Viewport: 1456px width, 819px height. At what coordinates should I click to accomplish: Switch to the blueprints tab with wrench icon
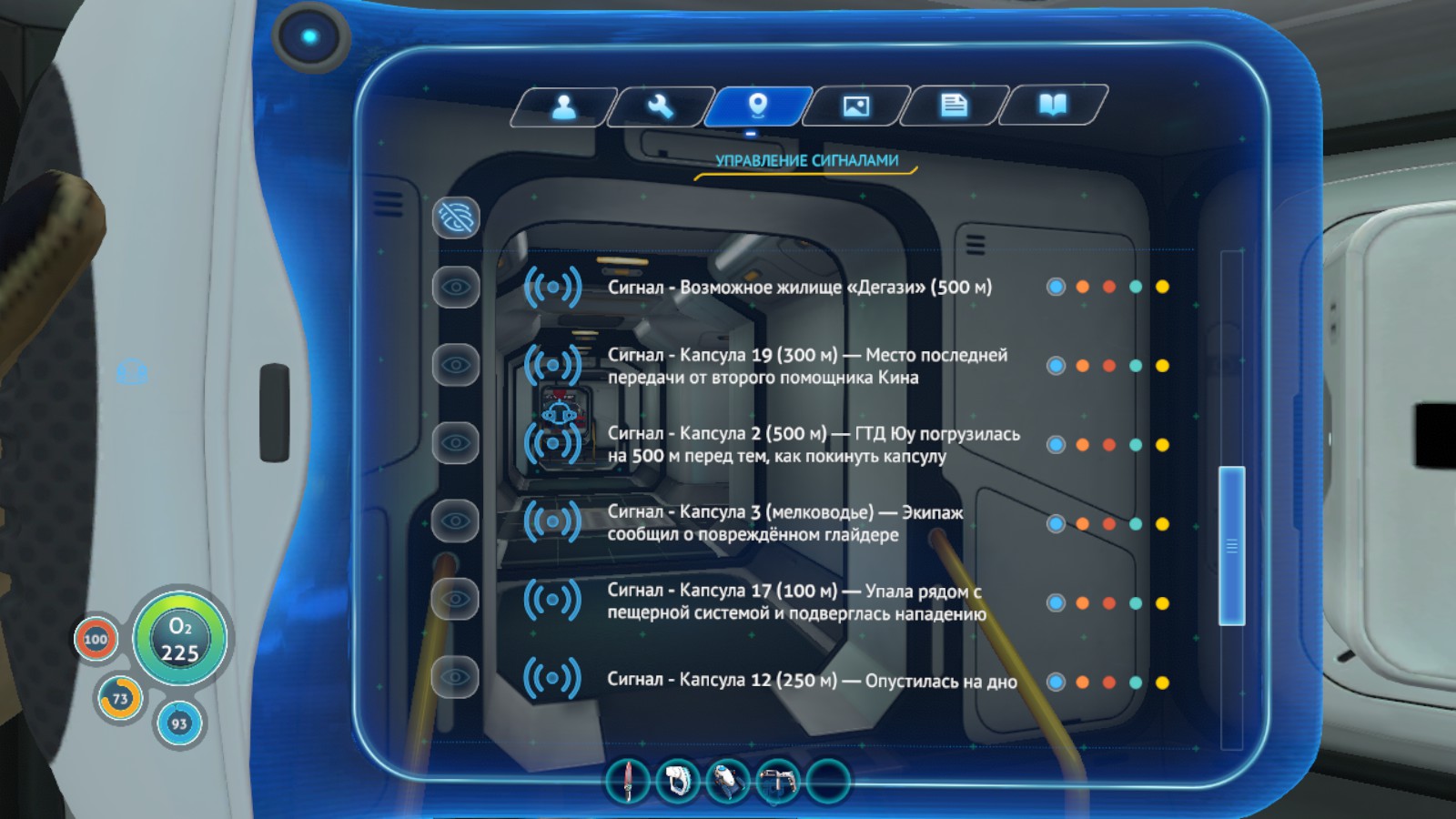coord(662,106)
